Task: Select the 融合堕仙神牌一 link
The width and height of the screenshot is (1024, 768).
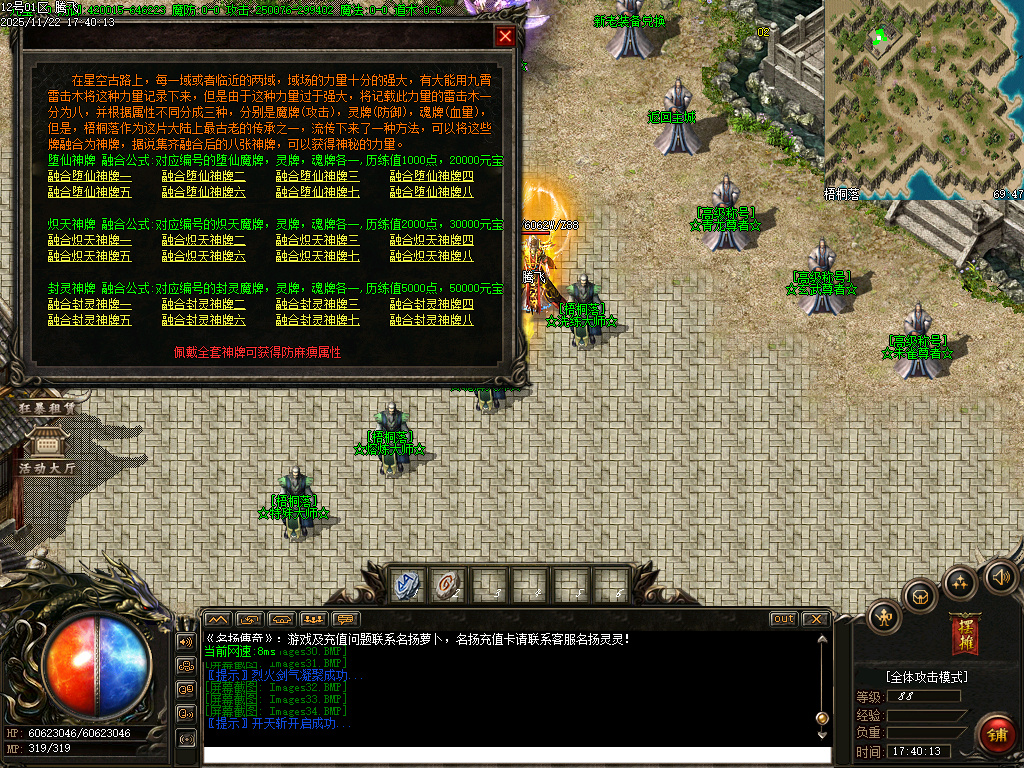Action: click(x=90, y=177)
